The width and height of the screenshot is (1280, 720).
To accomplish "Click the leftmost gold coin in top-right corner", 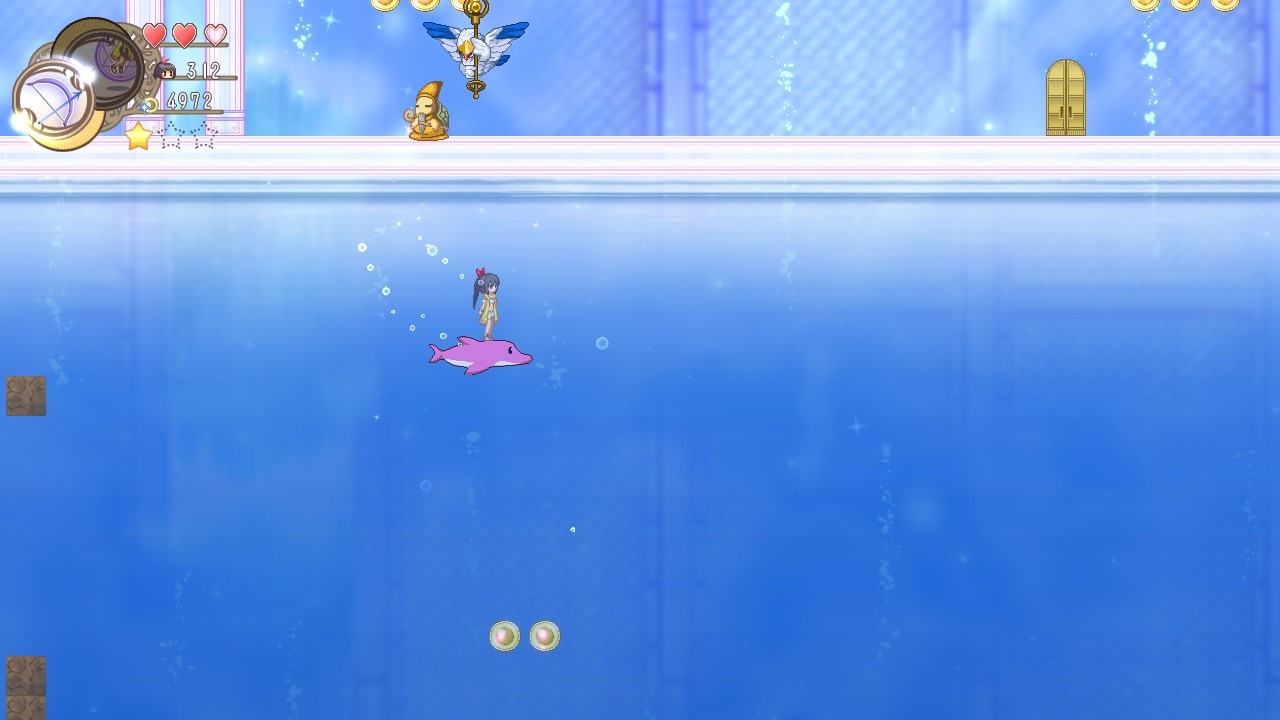I will 1146,5.
